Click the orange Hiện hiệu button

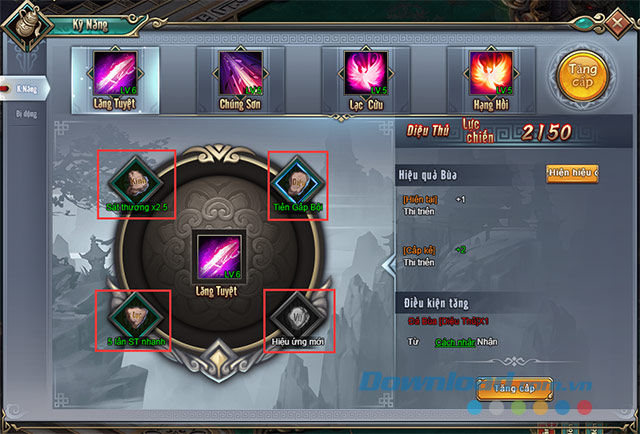point(571,174)
